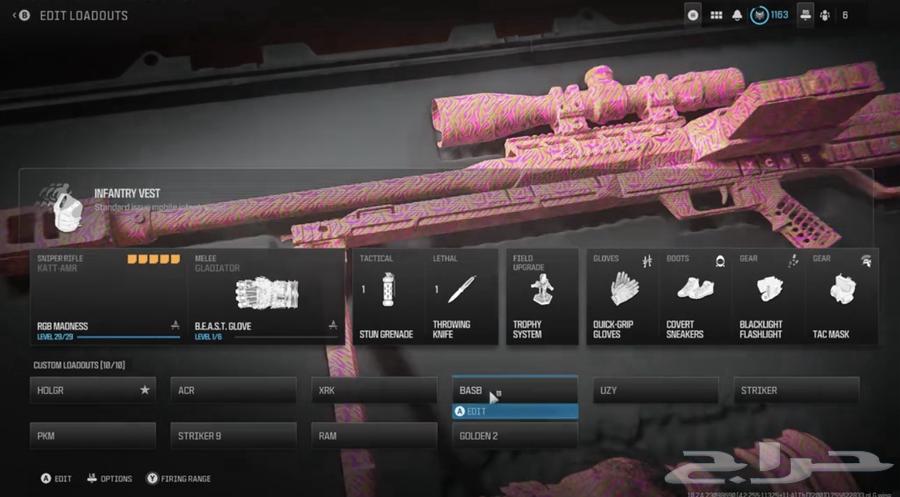Change the Trophy System field upgrade
This screenshot has height=497, width=900.
[541, 296]
